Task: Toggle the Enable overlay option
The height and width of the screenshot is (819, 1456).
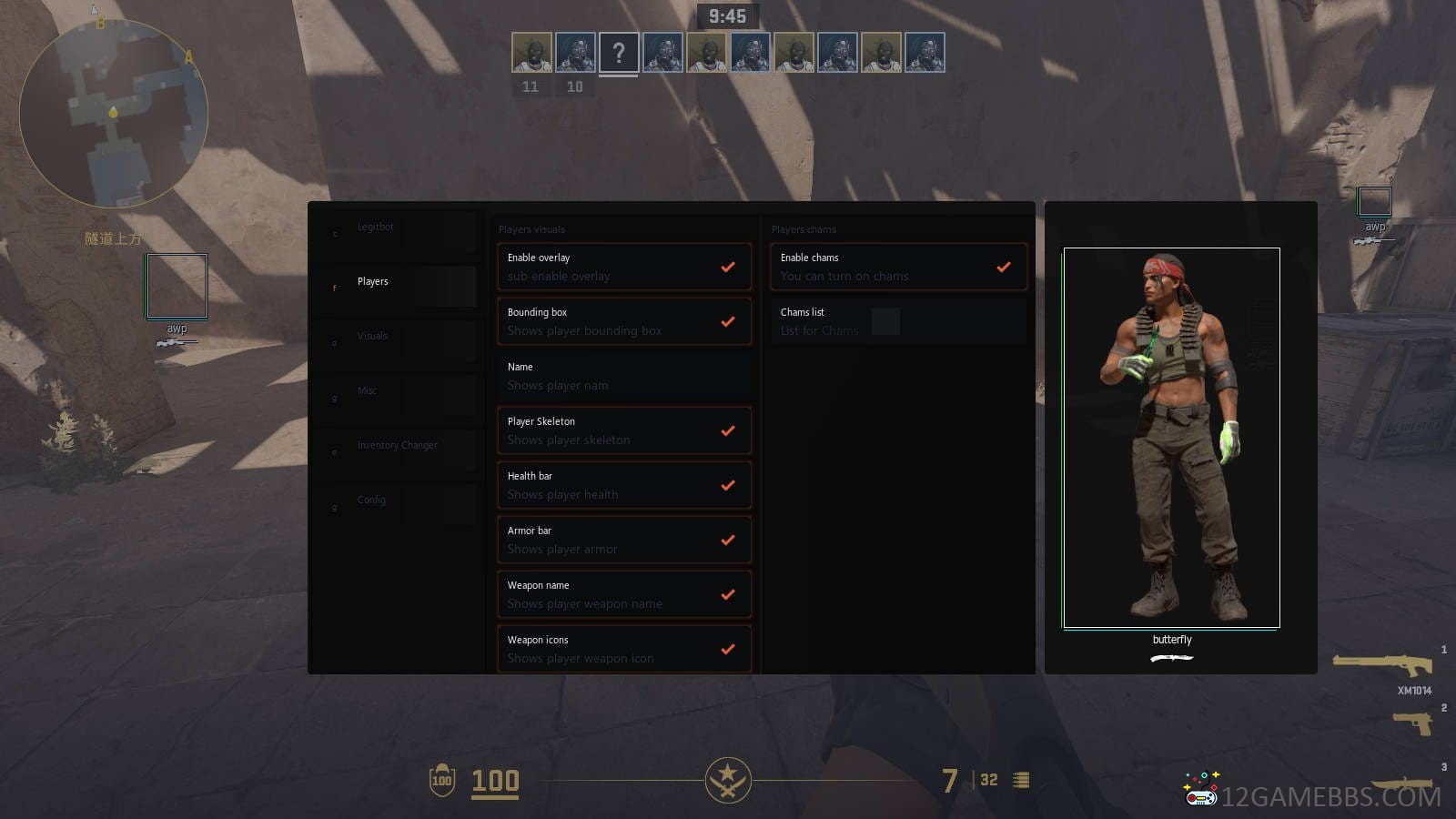Action: tap(727, 268)
